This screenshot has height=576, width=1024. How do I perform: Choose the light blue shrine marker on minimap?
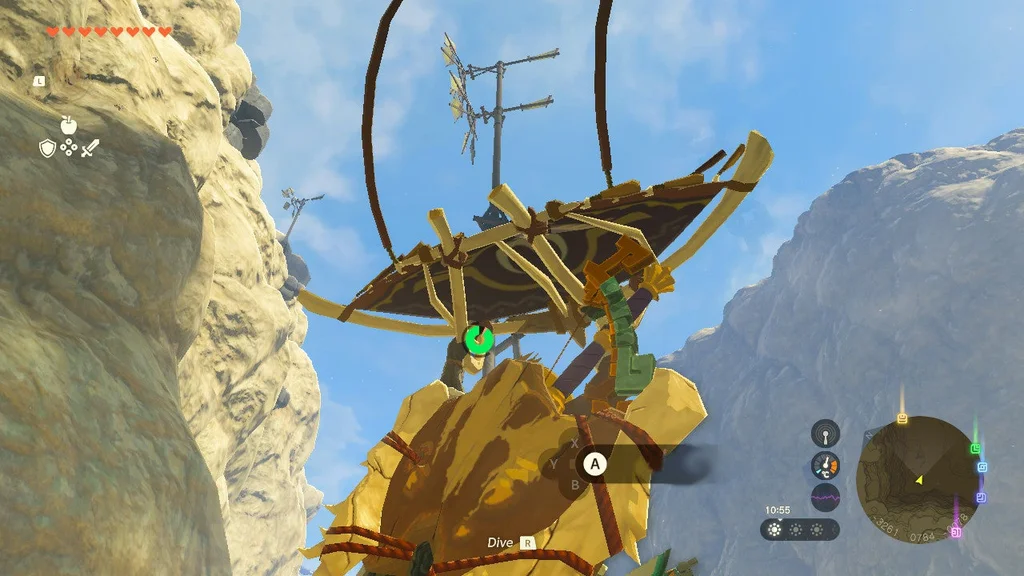coord(981,467)
